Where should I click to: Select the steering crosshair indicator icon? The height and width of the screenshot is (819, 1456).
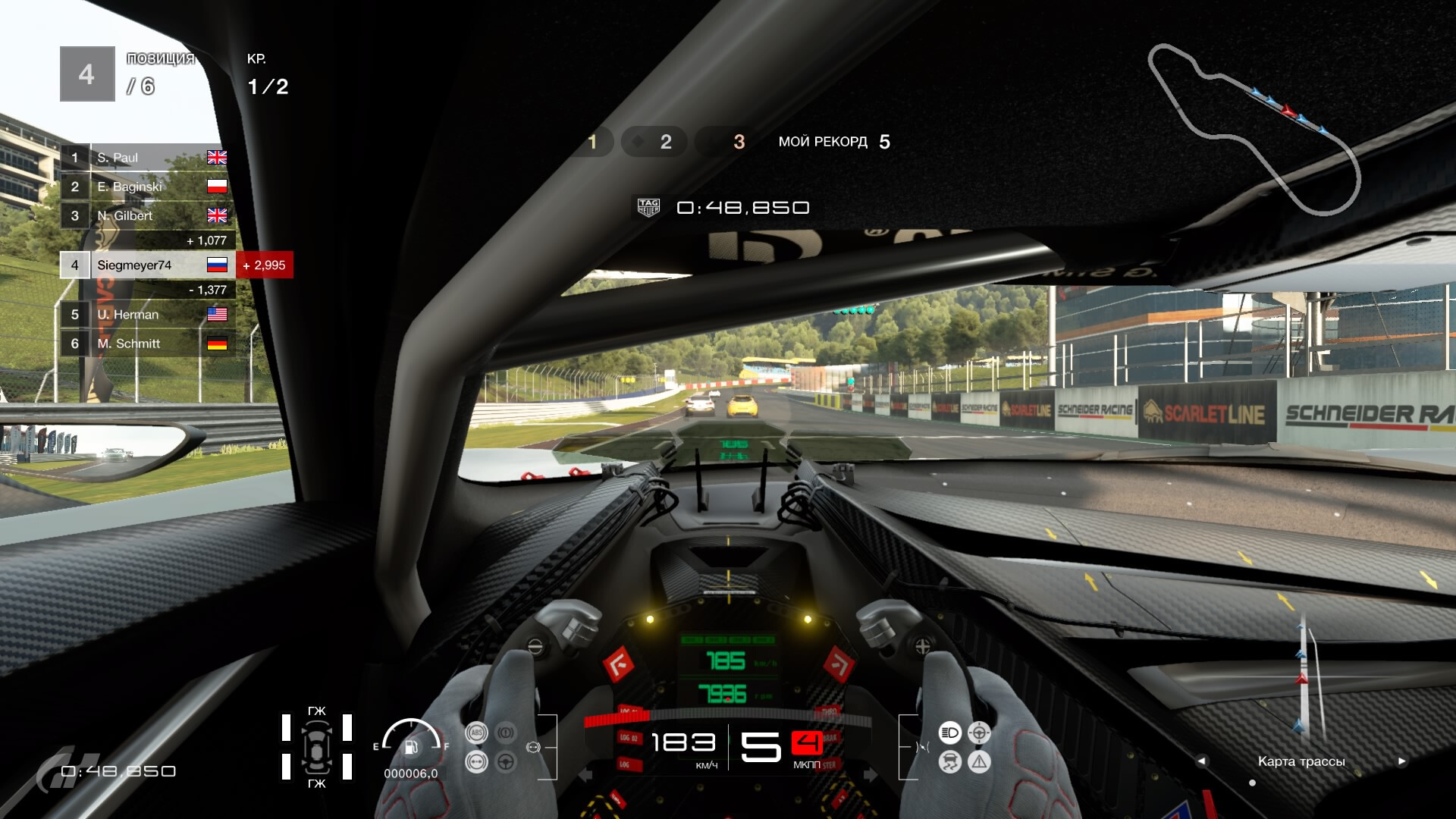coord(979,733)
